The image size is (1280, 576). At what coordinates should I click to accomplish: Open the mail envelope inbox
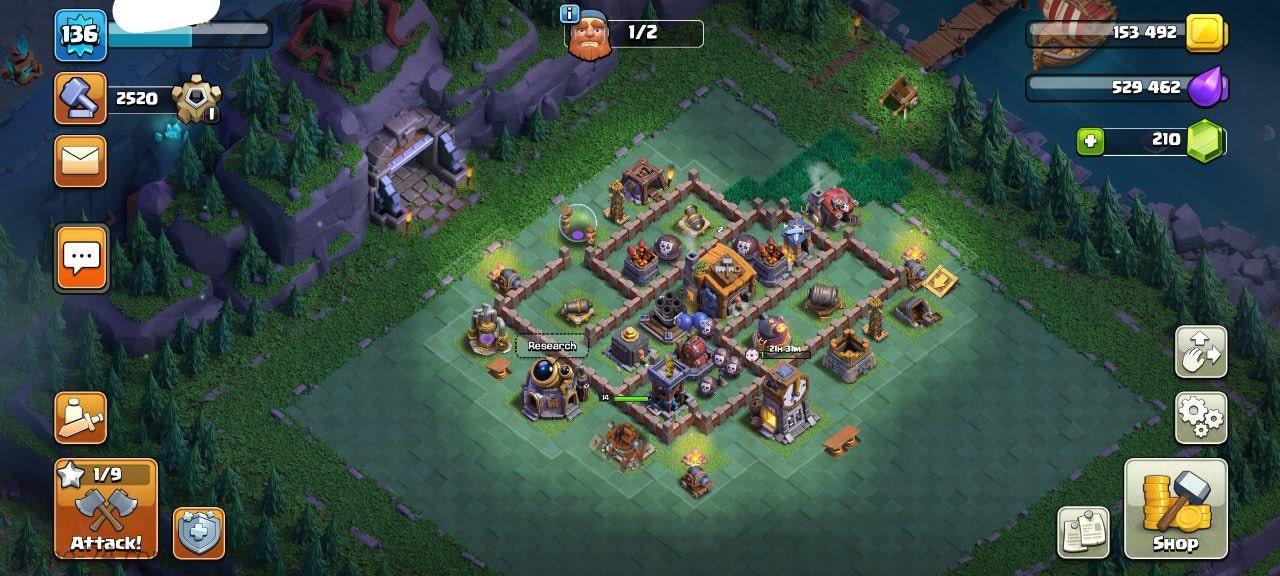tap(80, 161)
